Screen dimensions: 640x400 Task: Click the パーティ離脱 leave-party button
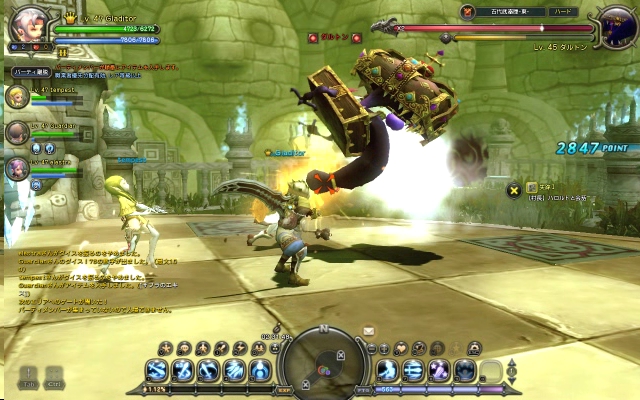pyautogui.click(x=31, y=72)
